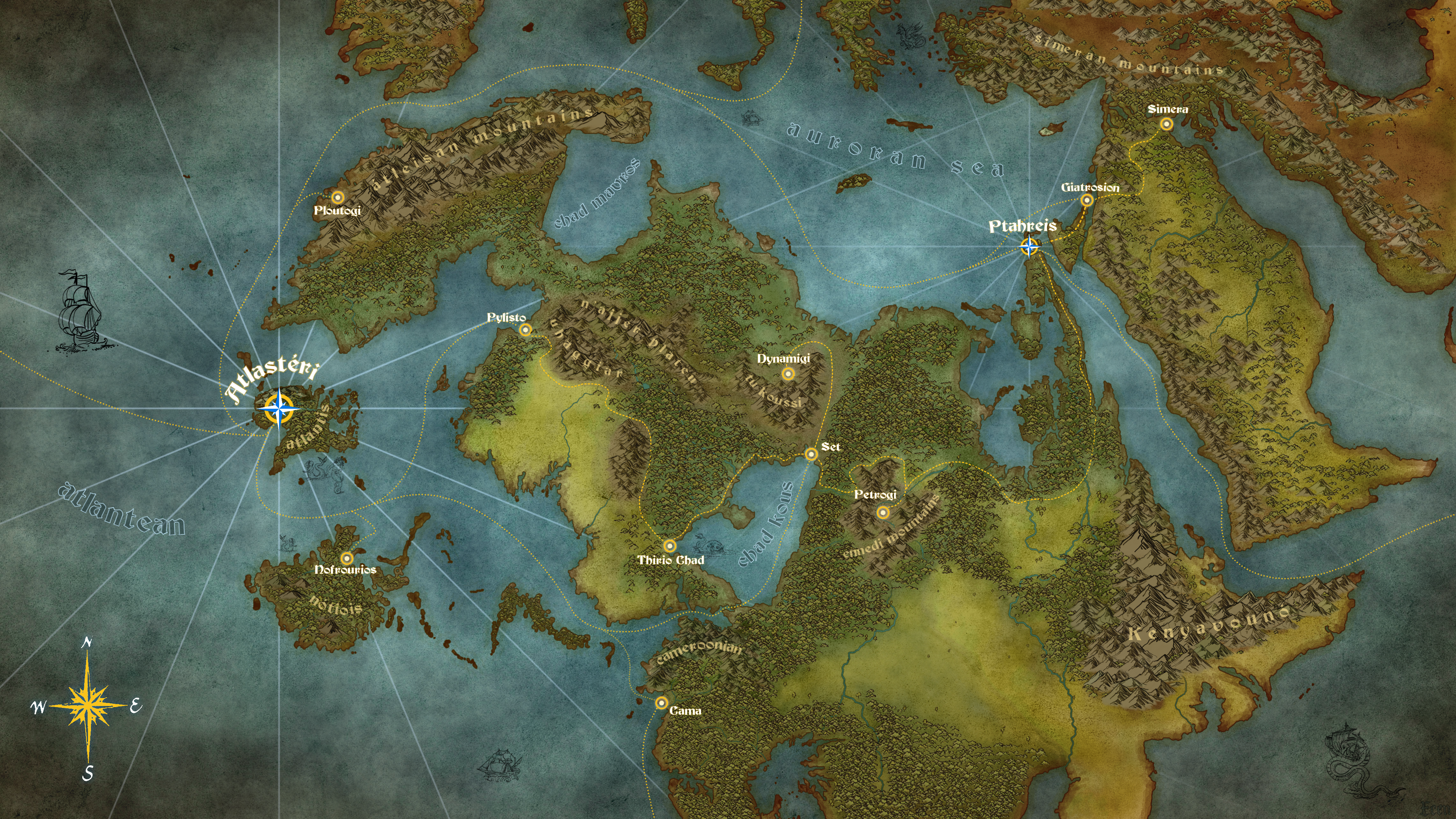Choose the Giatrosion location marker
The image size is (1456, 819).
click(x=1086, y=200)
